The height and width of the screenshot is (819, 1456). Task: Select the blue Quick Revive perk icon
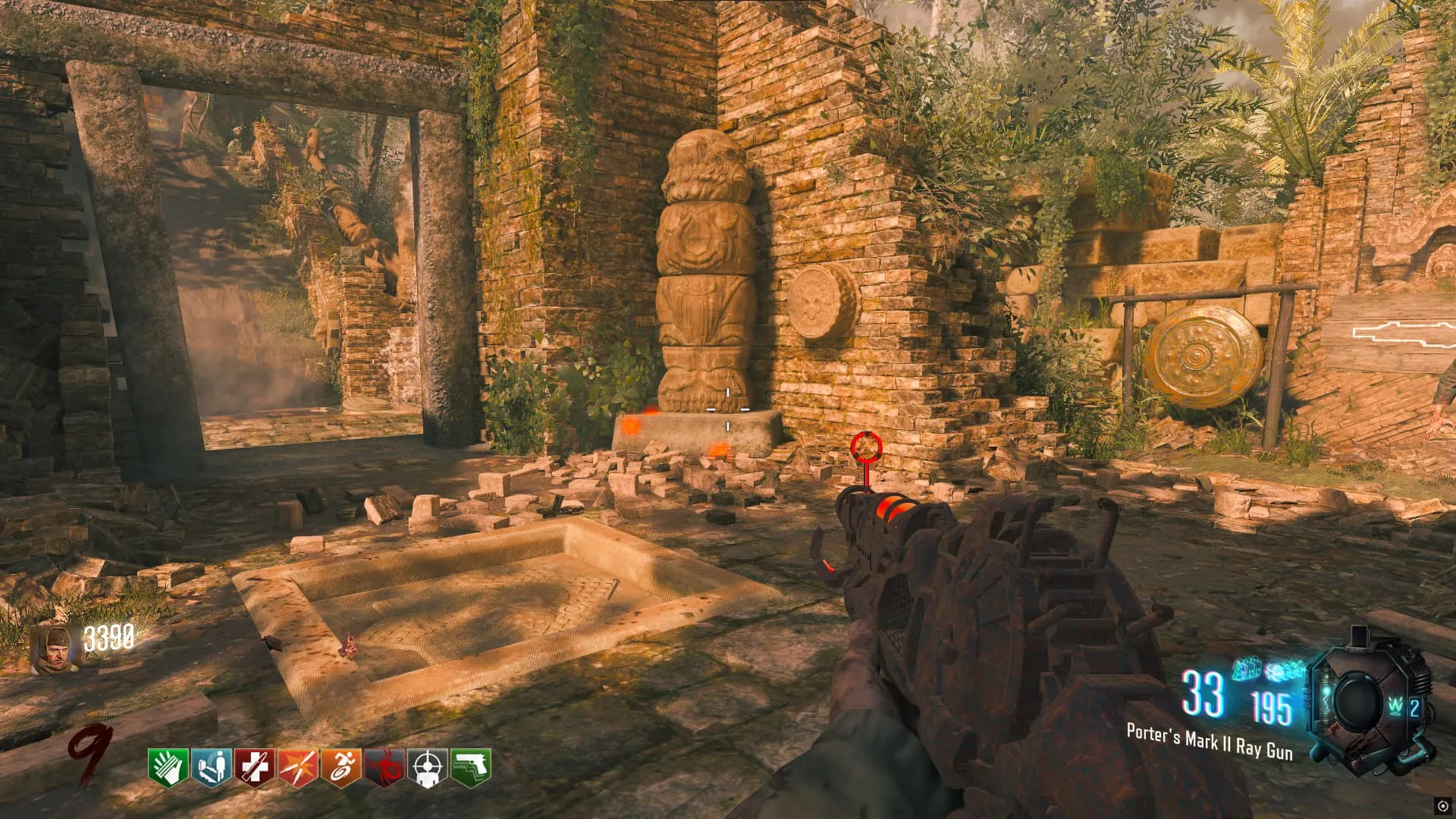(211, 767)
